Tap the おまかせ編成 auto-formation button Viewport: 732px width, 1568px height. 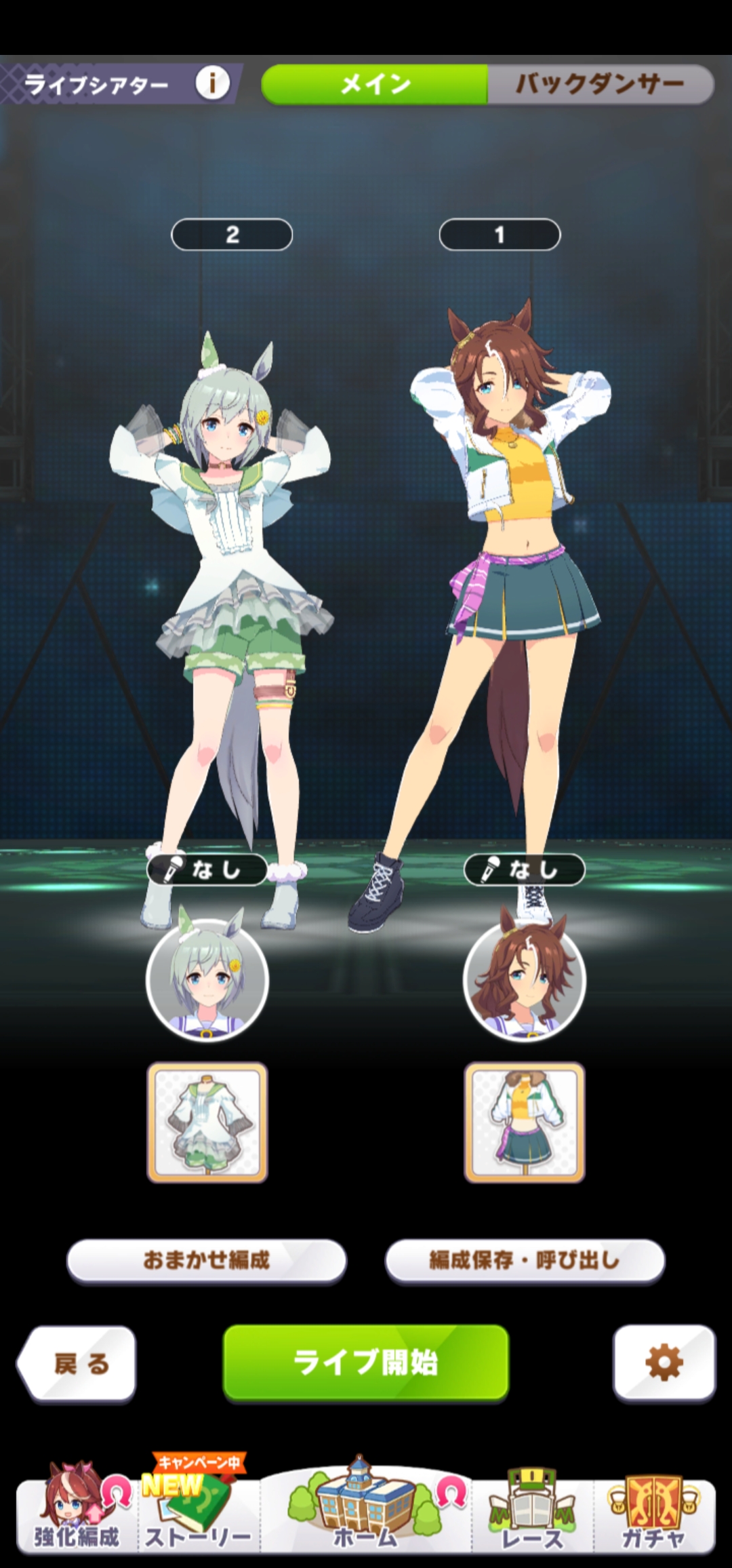pos(207,1261)
